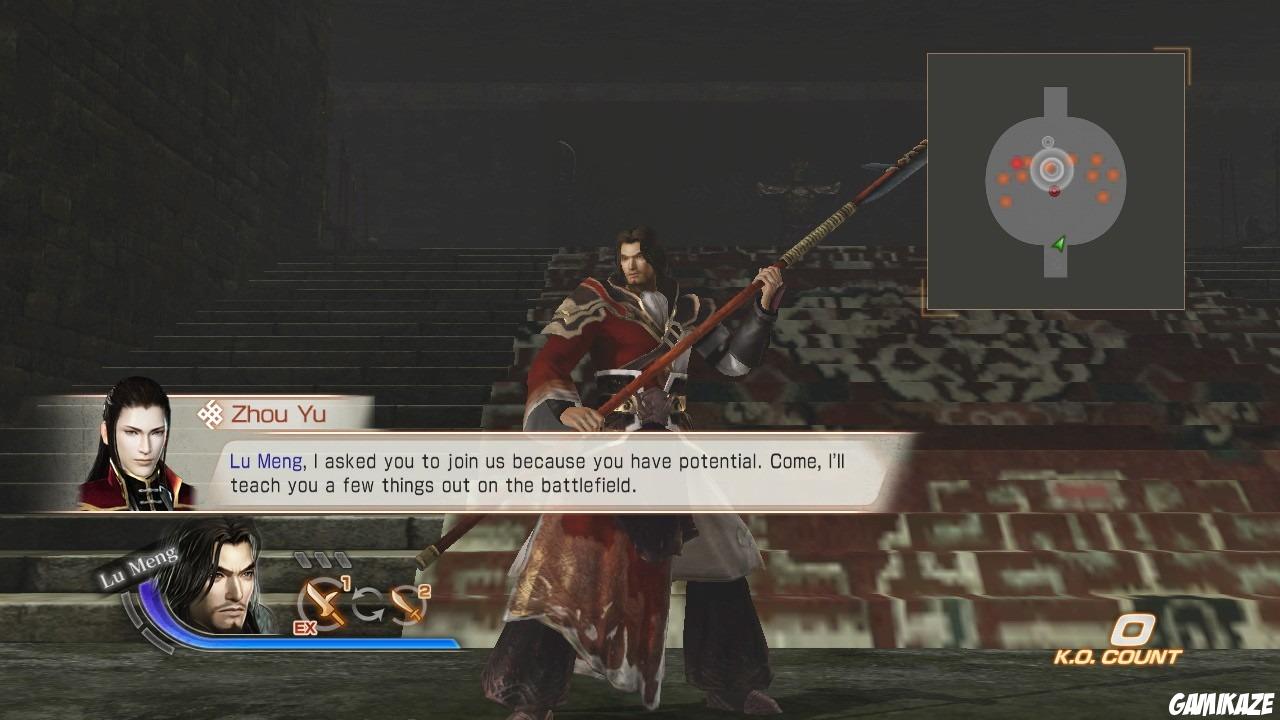1280x720 pixels.
Task: Expand the minimap panel
Action: point(1055,181)
